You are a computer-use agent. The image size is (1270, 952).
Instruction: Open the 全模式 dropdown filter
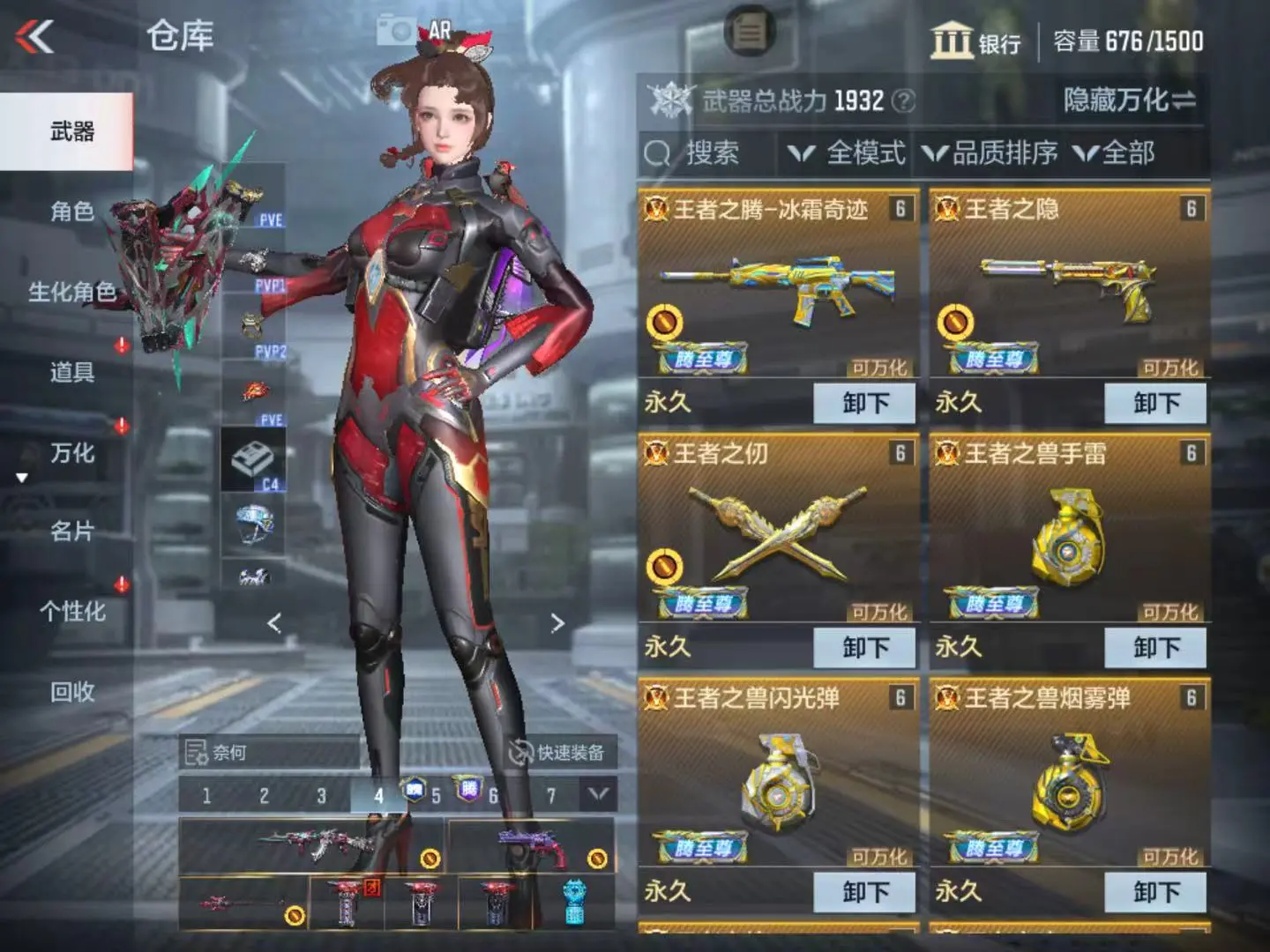coord(848,153)
